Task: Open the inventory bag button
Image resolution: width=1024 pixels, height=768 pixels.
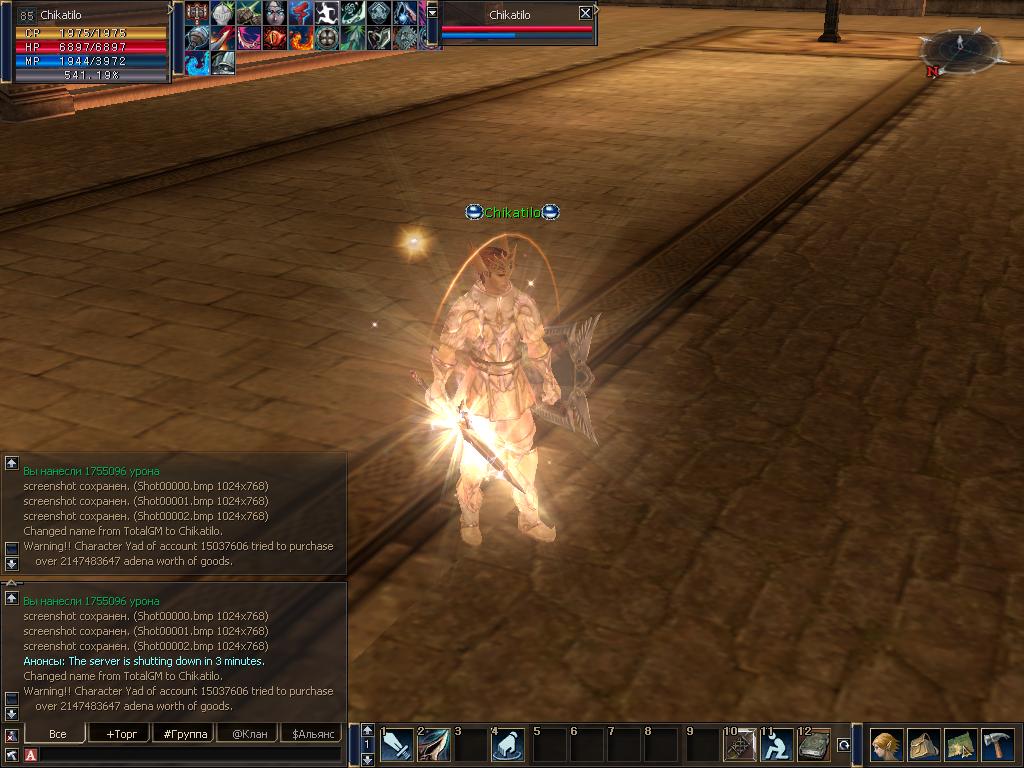Action: pyautogui.click(x=923, y=745)
